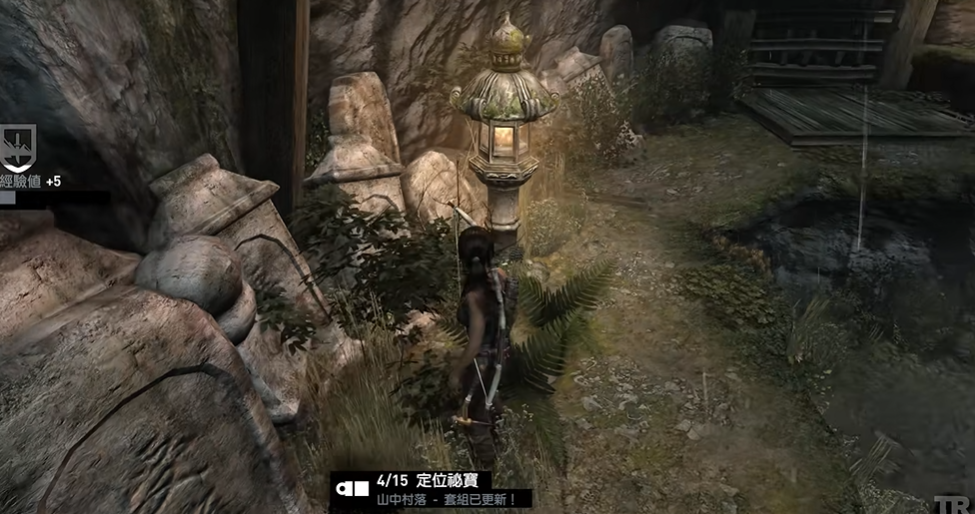Click the experience shield icon
The width and height of the screenshot is (975, 514).
tap(18, 147)
